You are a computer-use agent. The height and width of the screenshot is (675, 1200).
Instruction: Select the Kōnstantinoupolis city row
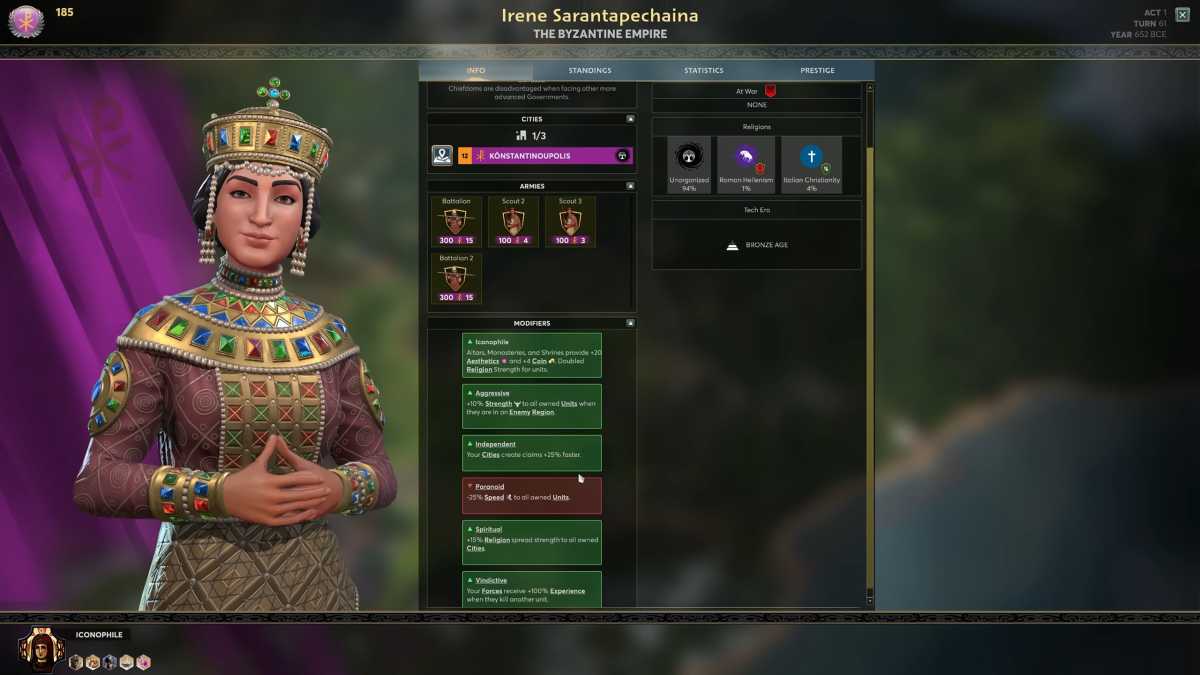545,156
